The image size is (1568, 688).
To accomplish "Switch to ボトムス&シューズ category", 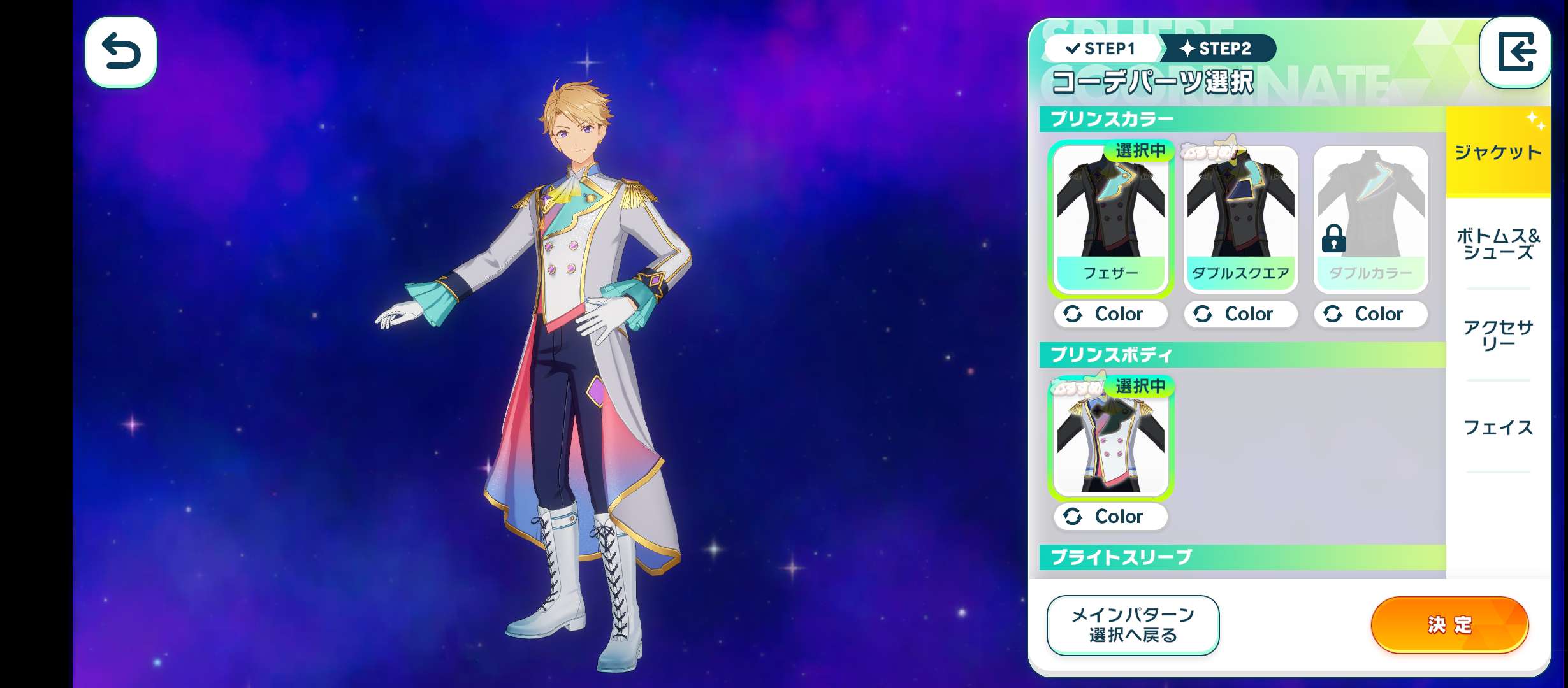I will click(x=1498, y=244).
